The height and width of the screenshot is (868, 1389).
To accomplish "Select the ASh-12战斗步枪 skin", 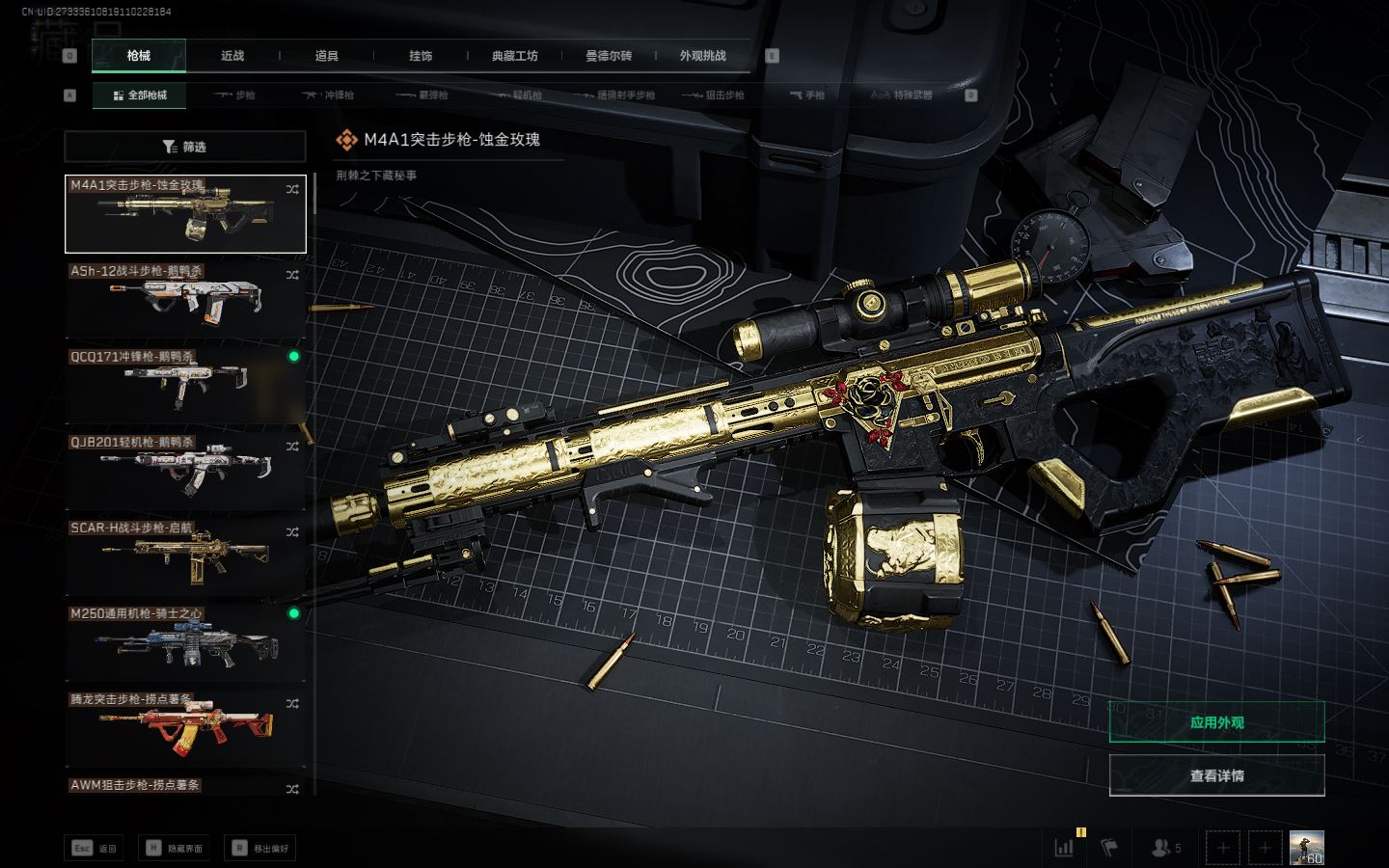I will pos(185,299).
